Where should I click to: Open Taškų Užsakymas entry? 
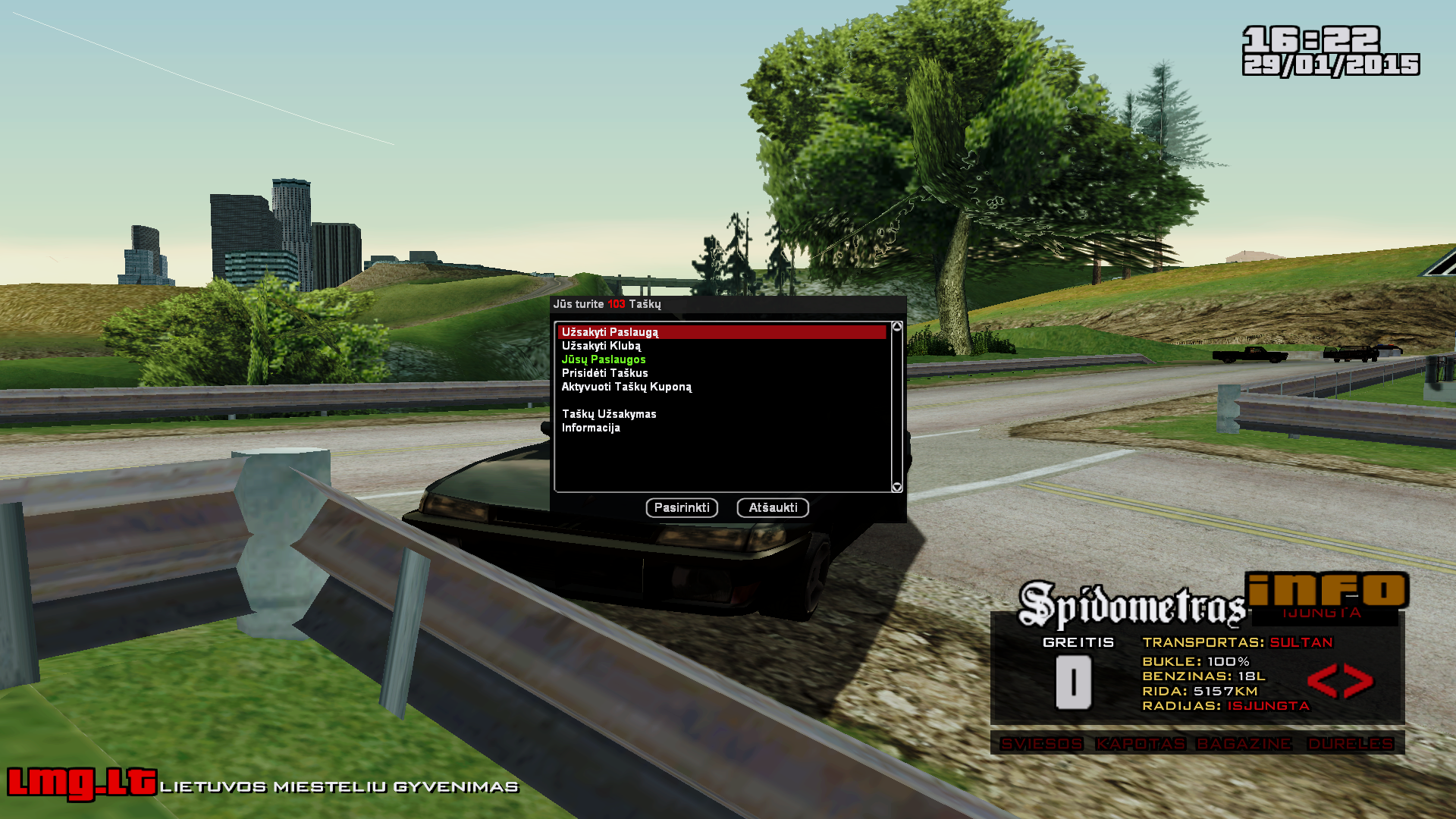tap(609, 414)
